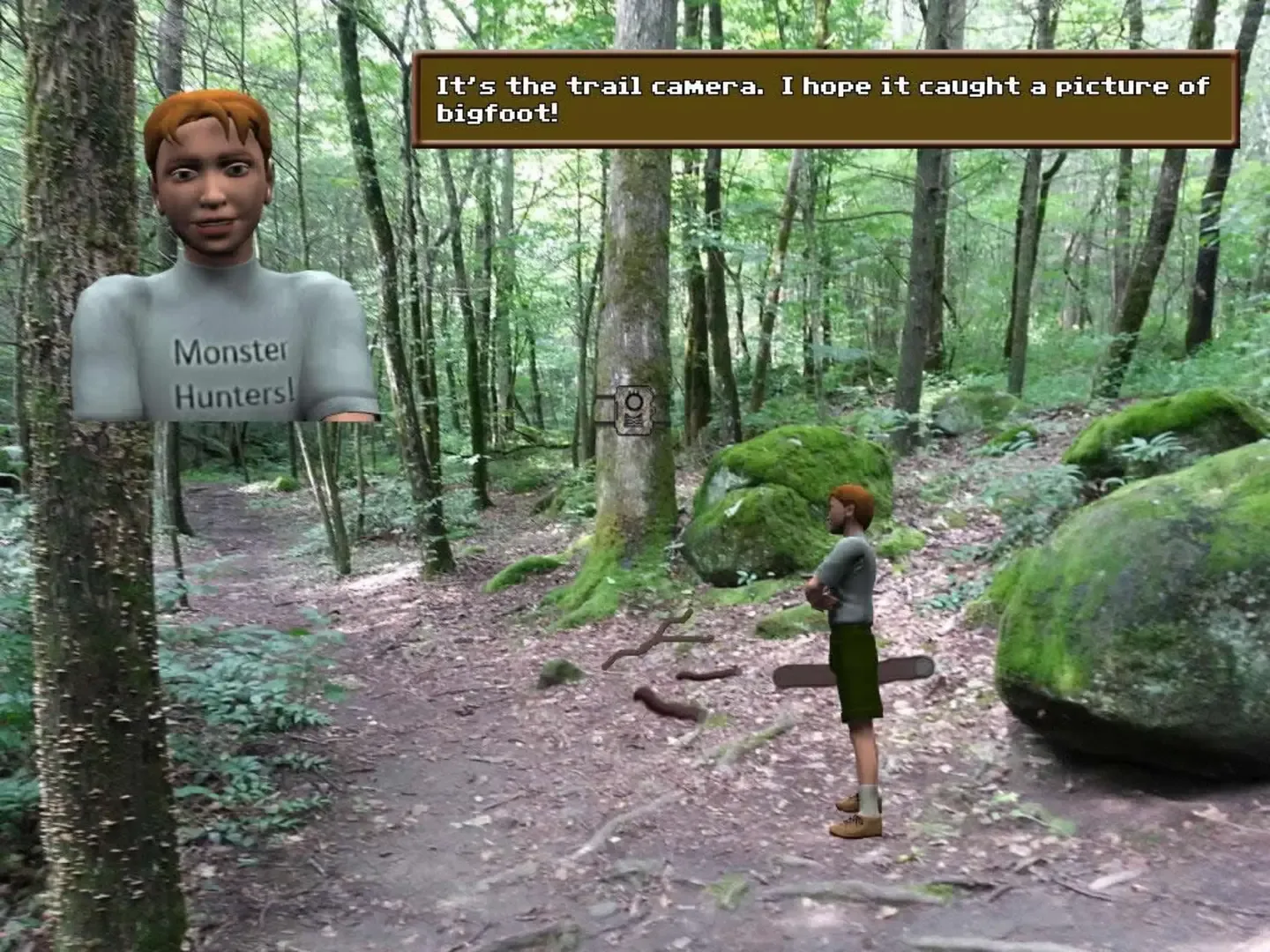Screen dimensions: 1270x952
Task: Select the trail camera's round lens
Action: coord(634,402)
